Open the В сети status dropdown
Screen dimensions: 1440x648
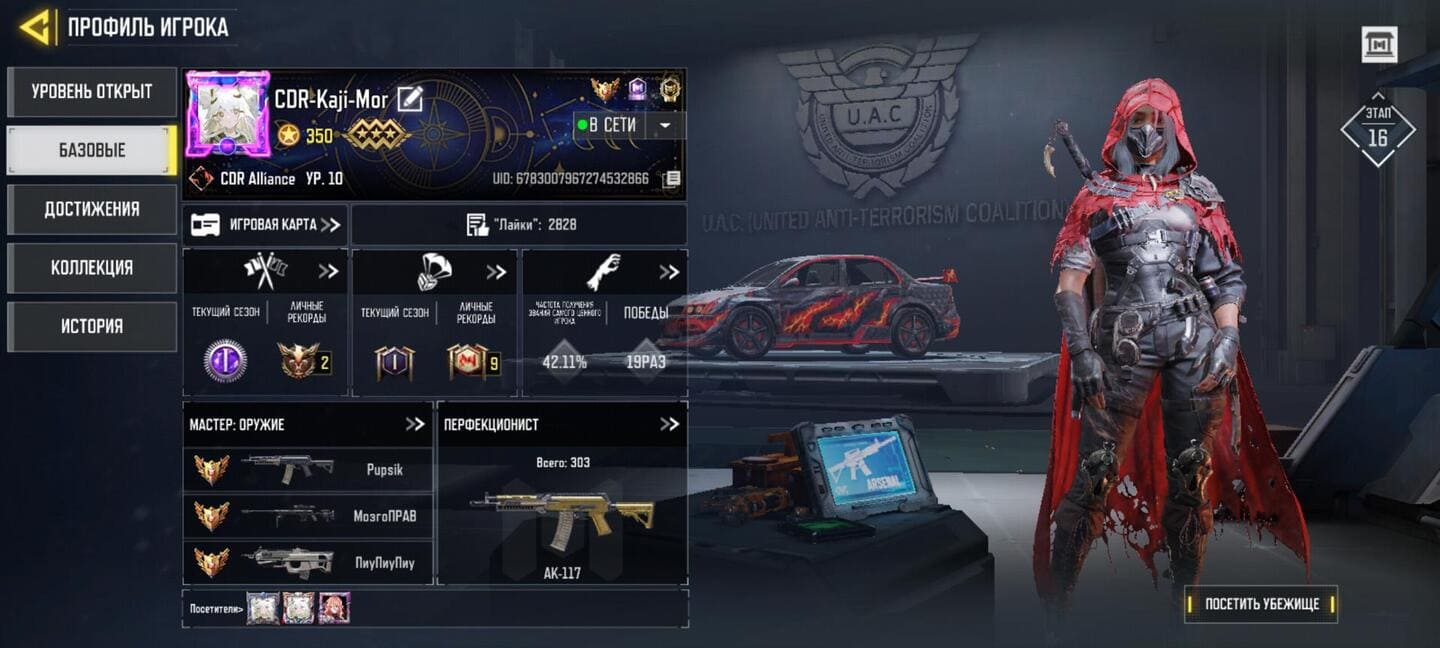664,125
